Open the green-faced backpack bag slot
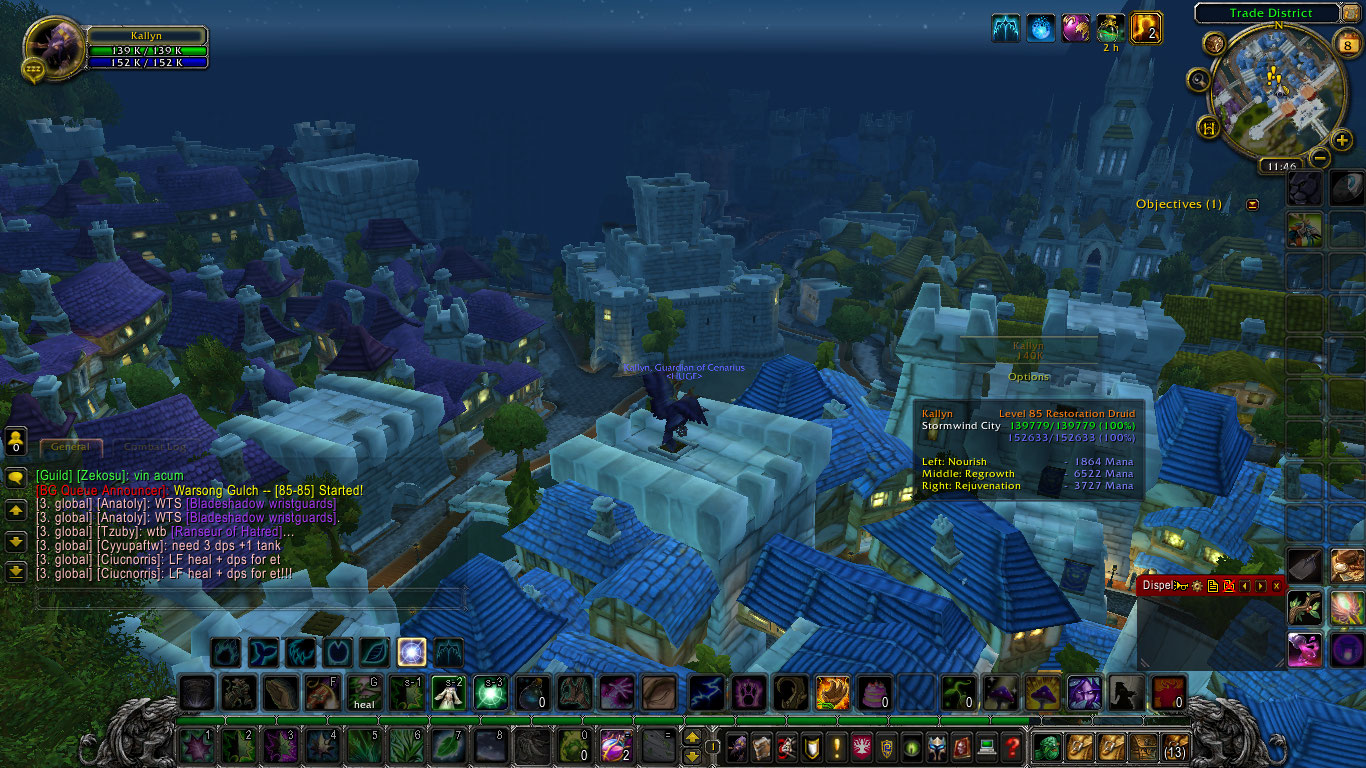 pos(1048,746)
